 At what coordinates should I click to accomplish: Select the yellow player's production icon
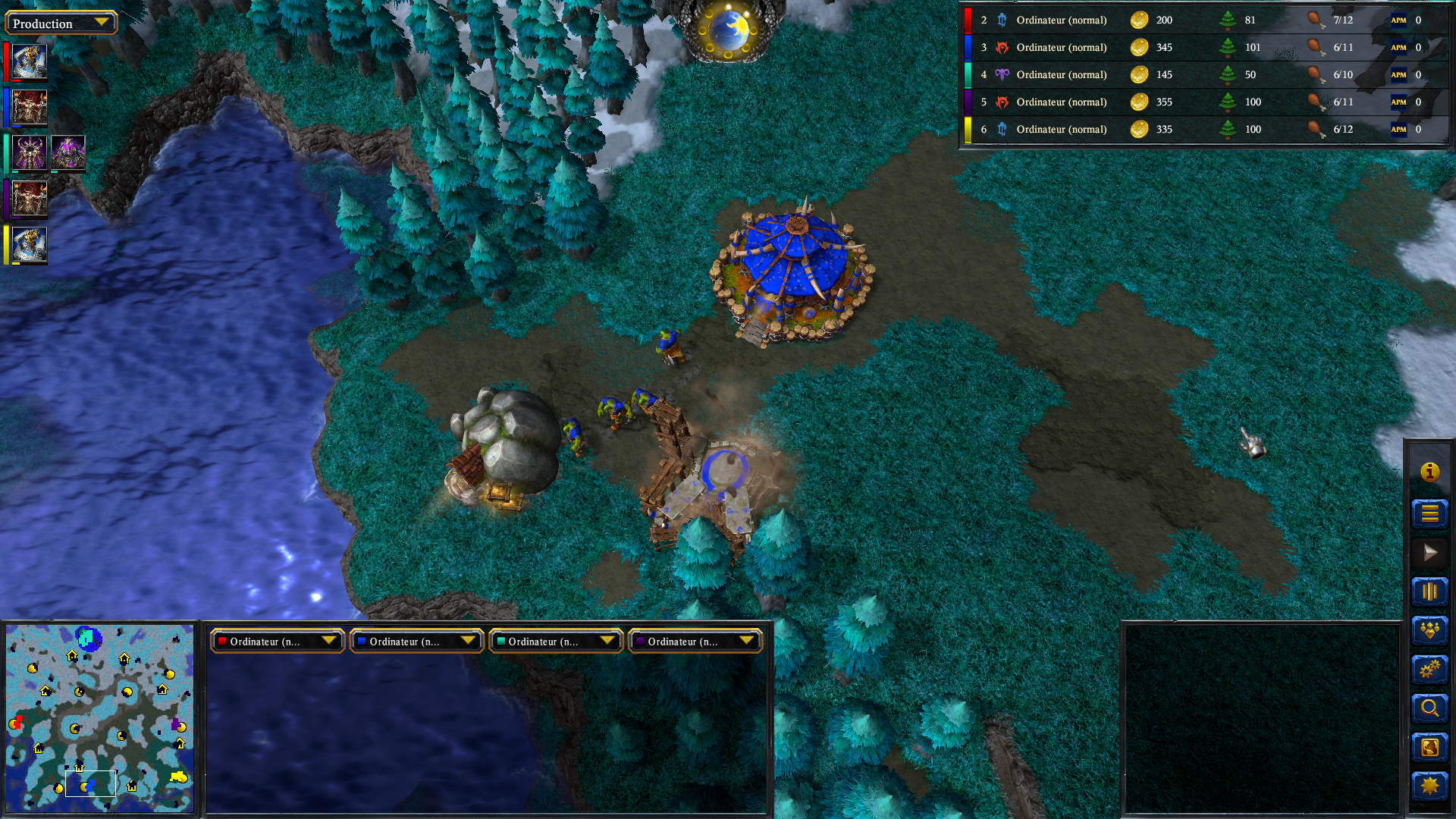tap(30, 245)
